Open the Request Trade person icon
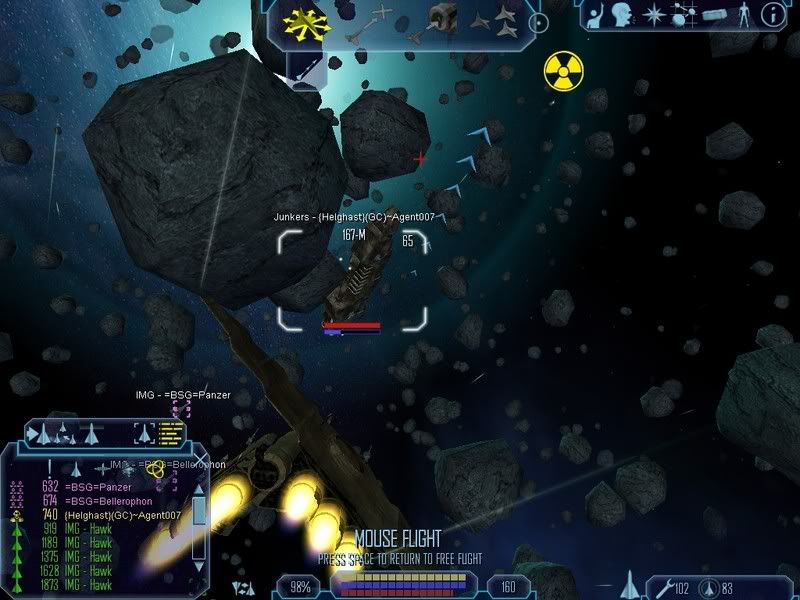The height and width of the screenshot is (600, 800). pos(593,15)
